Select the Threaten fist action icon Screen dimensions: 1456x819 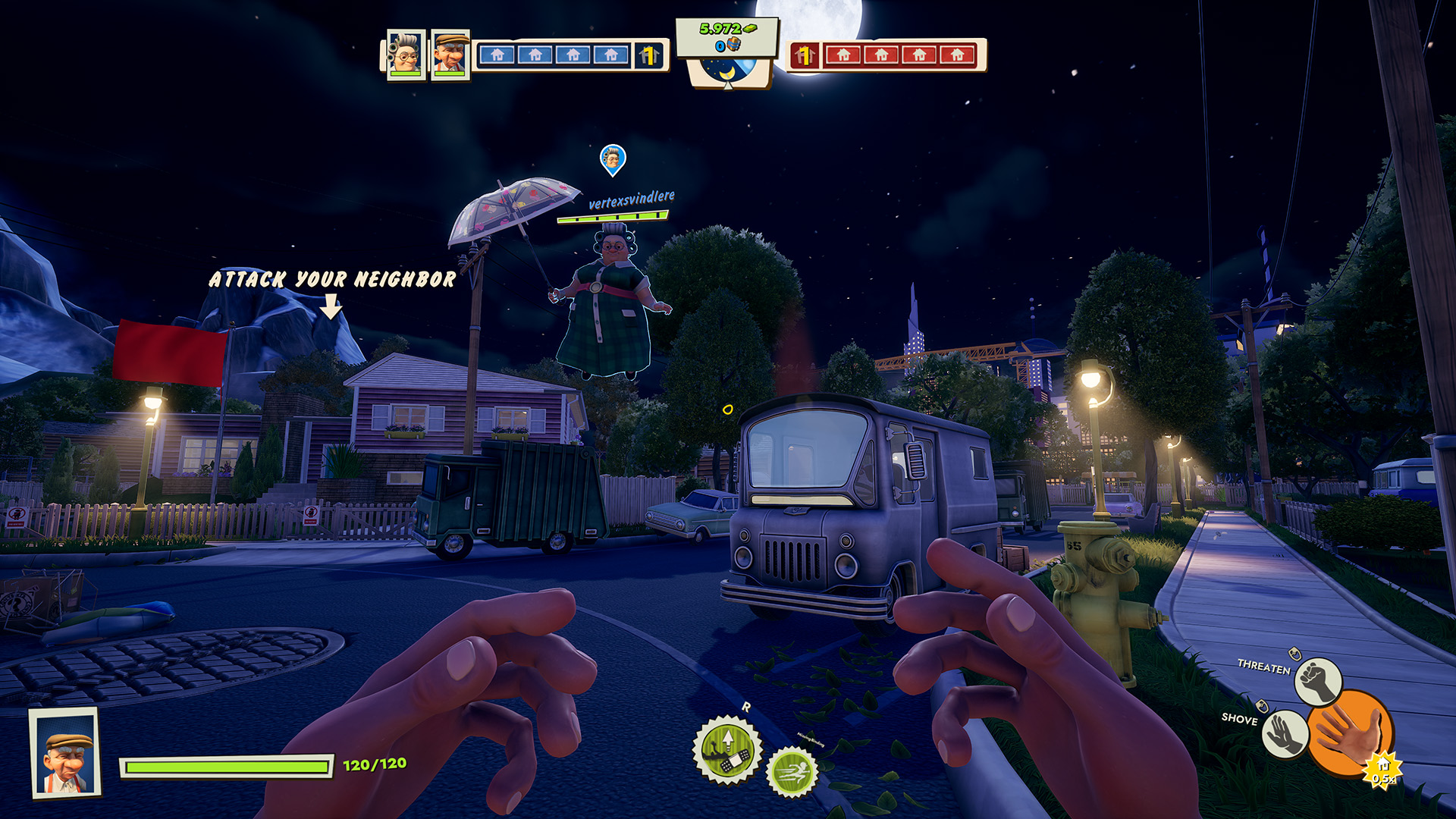point(1318,680)
